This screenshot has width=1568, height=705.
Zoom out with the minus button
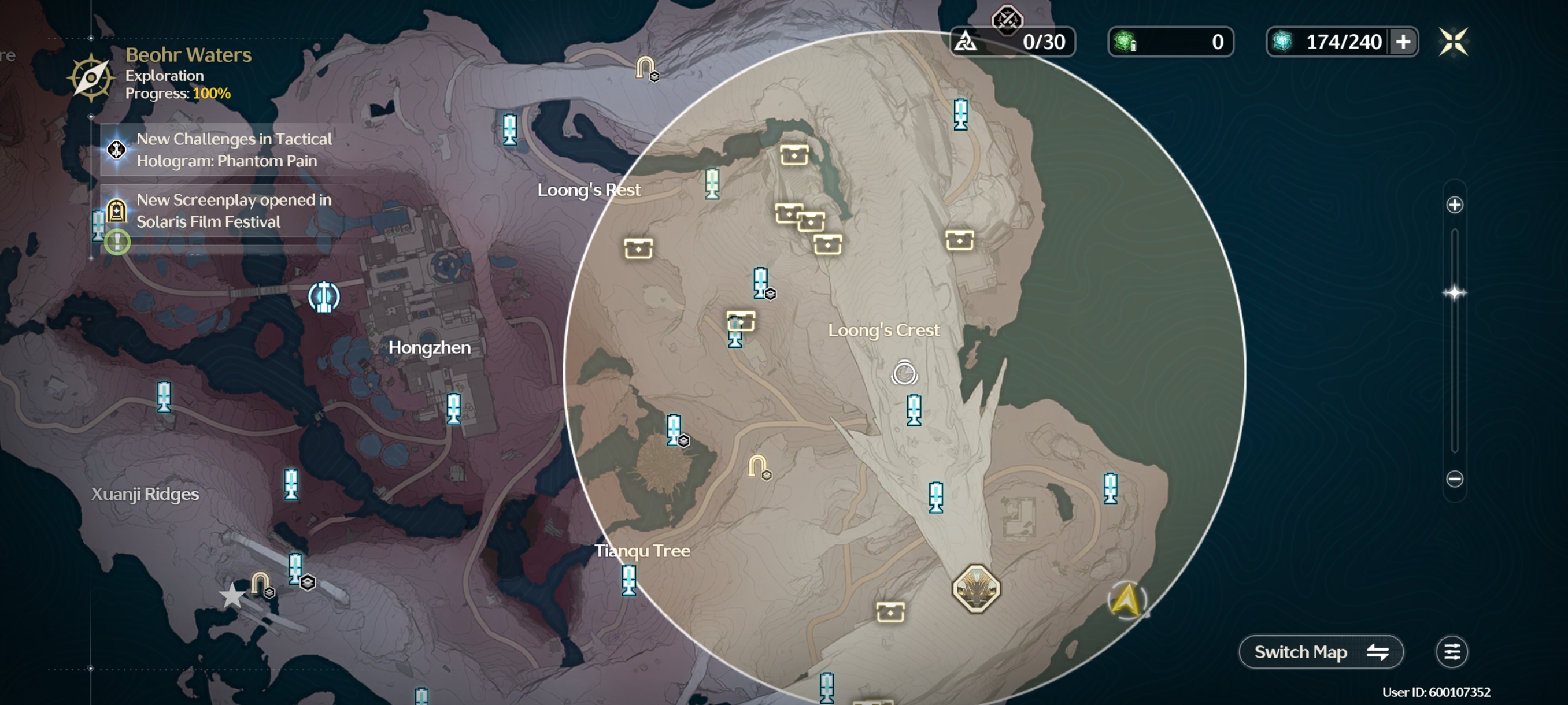1454,478
